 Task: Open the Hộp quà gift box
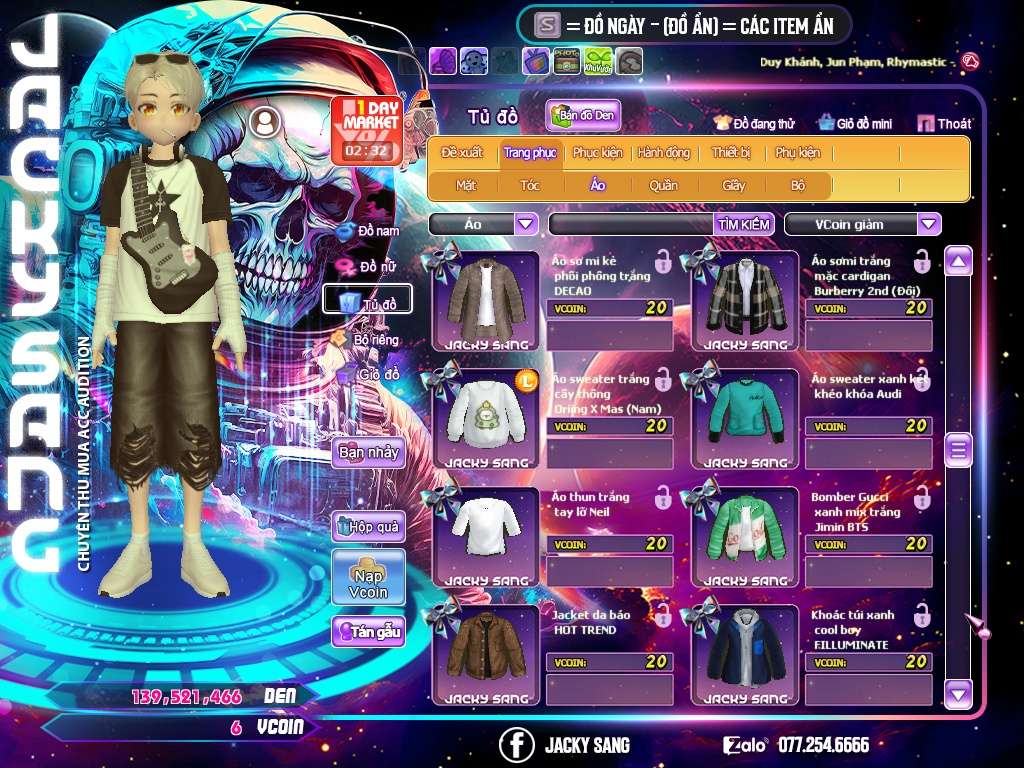point(368,526)
